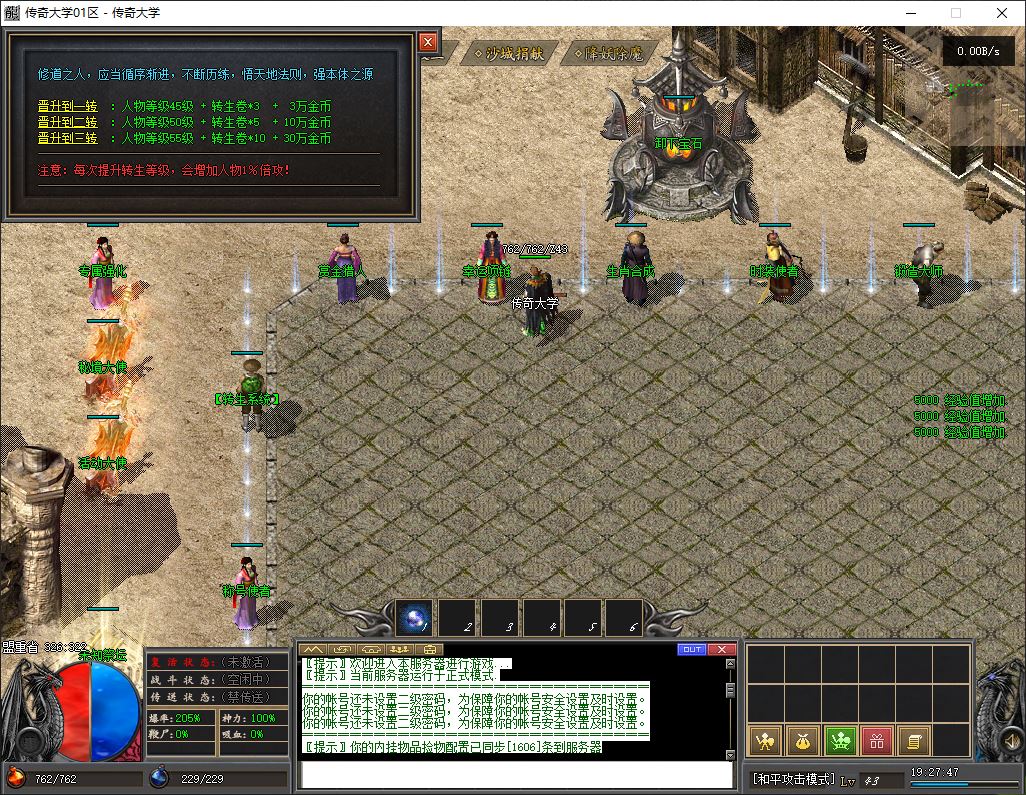The image size is (1026, 795).
Task: Open the 降妖除魔 tab
Action: click(608, 53)
